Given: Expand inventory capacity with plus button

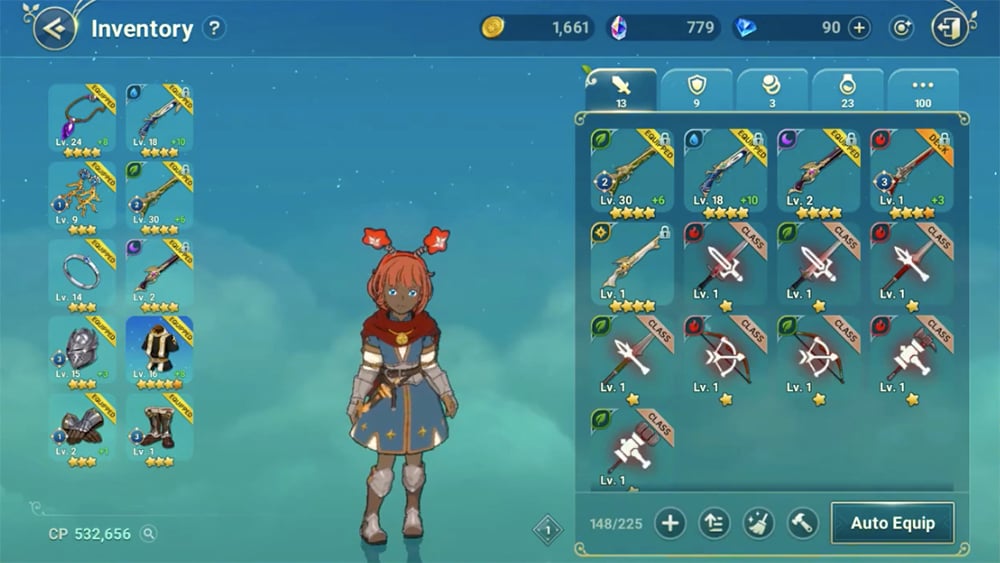Looking at the screenshot, I should pyautogui.click(x=670, y=523).
